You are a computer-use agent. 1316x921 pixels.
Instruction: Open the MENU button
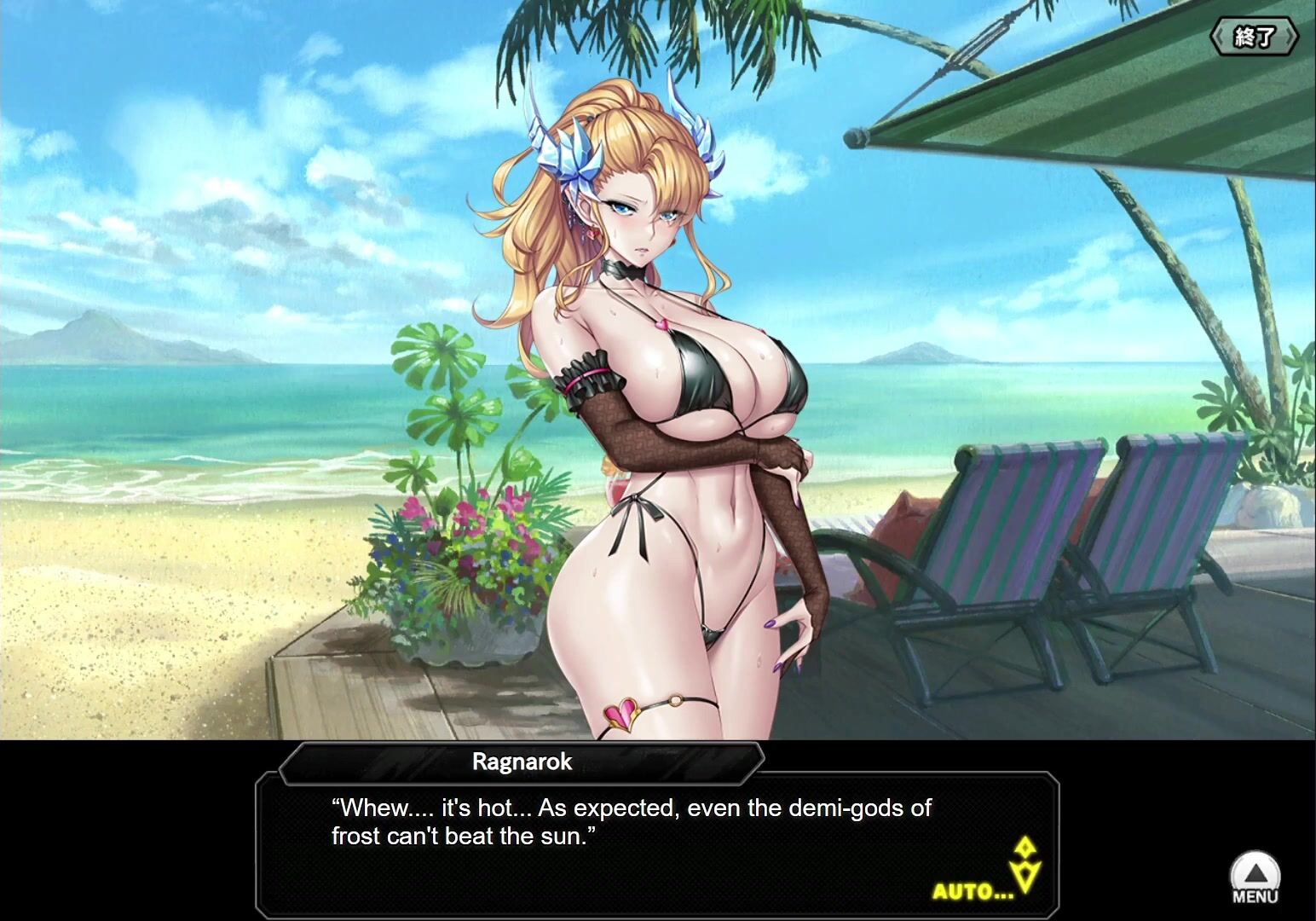1255,877
